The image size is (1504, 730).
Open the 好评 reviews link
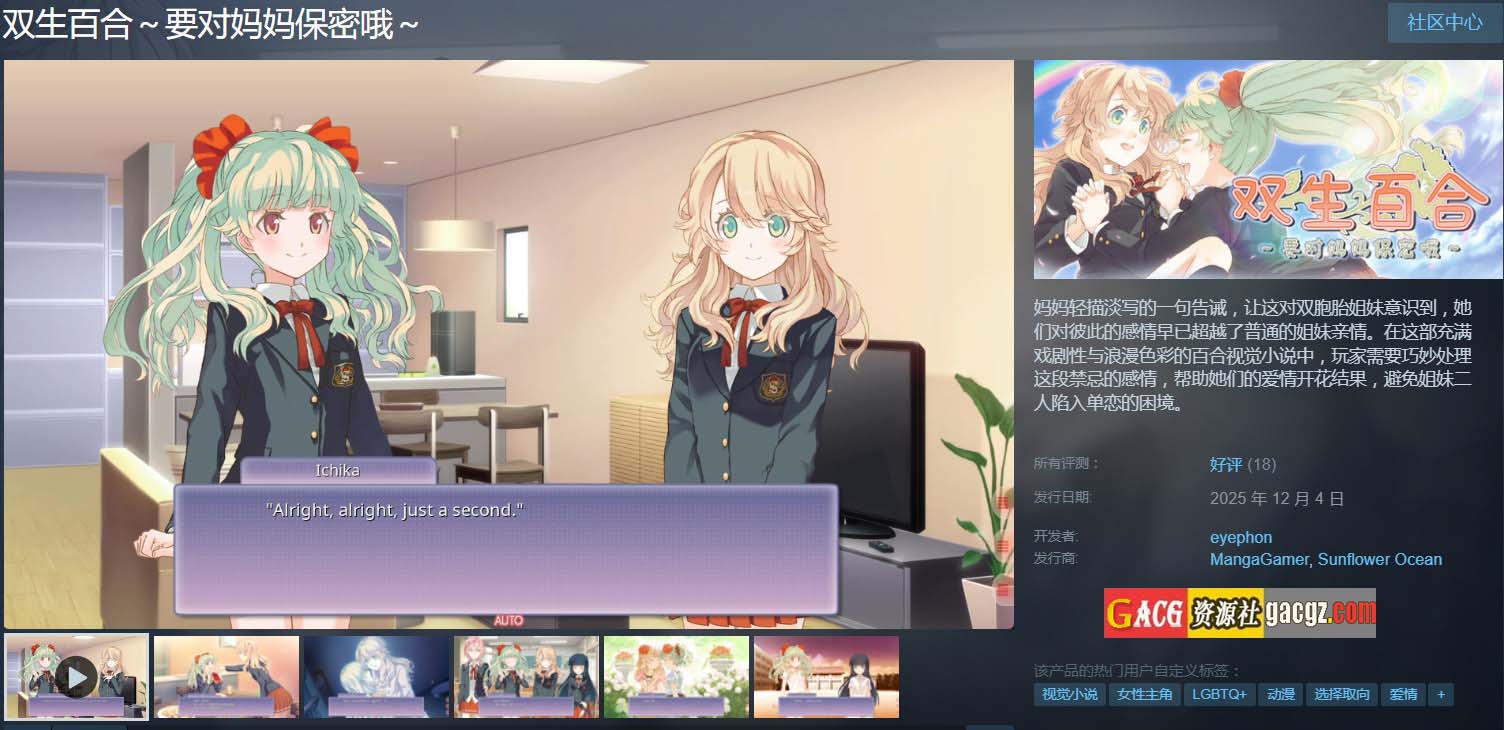[1225, 464]
